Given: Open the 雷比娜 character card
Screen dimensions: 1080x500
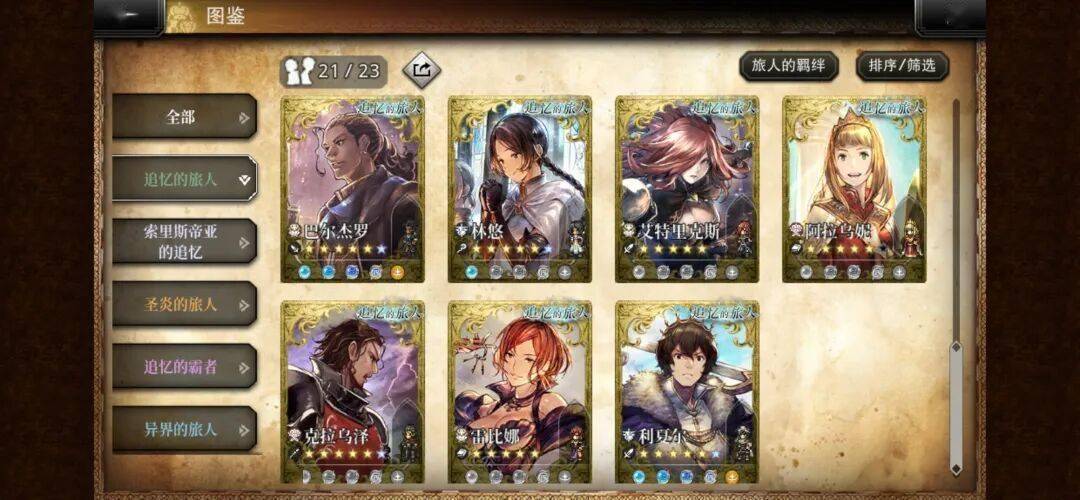Looking at the screenshot, I should click(x=519, y=392).
